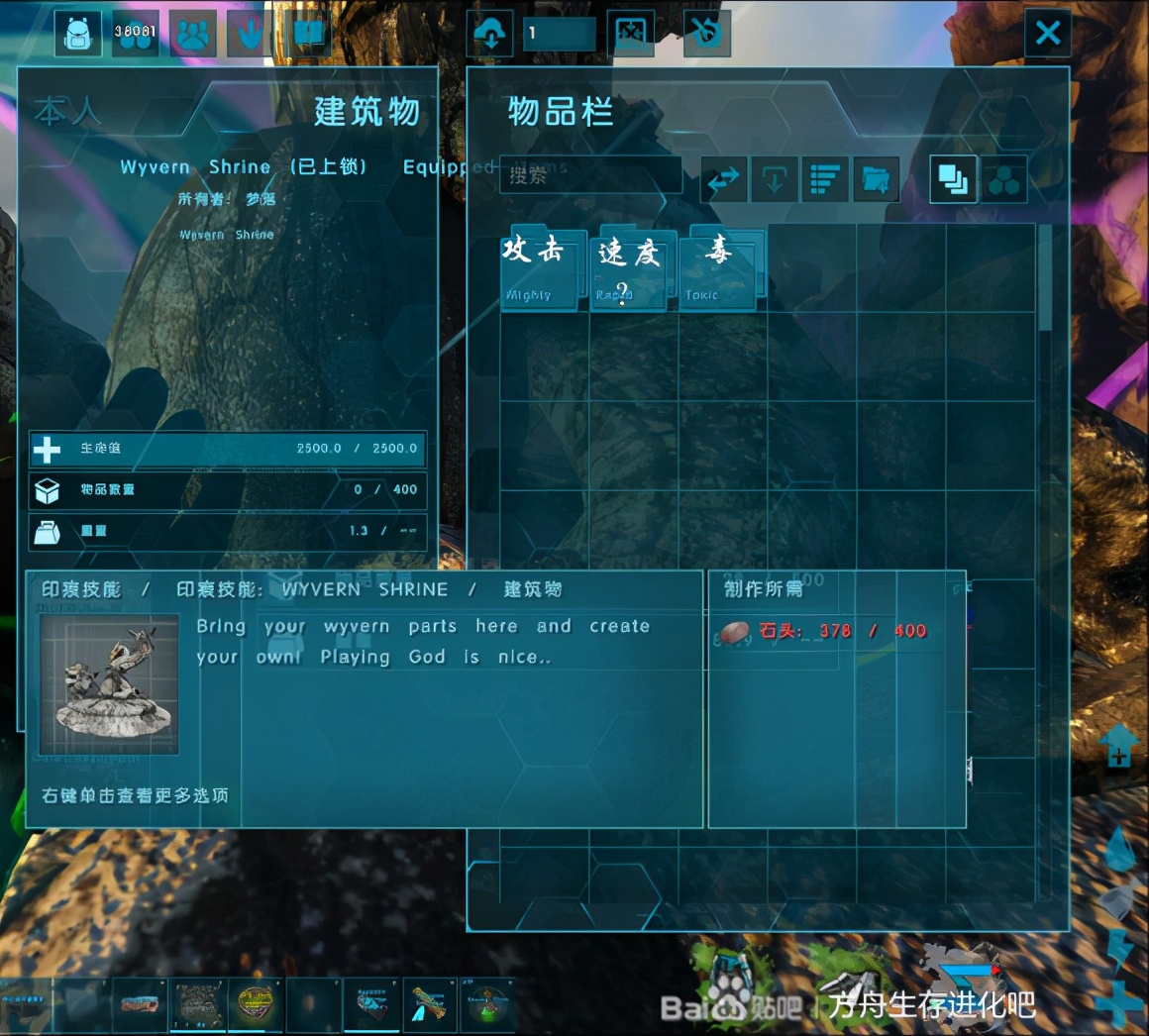Click the transfer-all arrows button
The width and height of the screenshot is (1149, 1036).
point(724,179)
